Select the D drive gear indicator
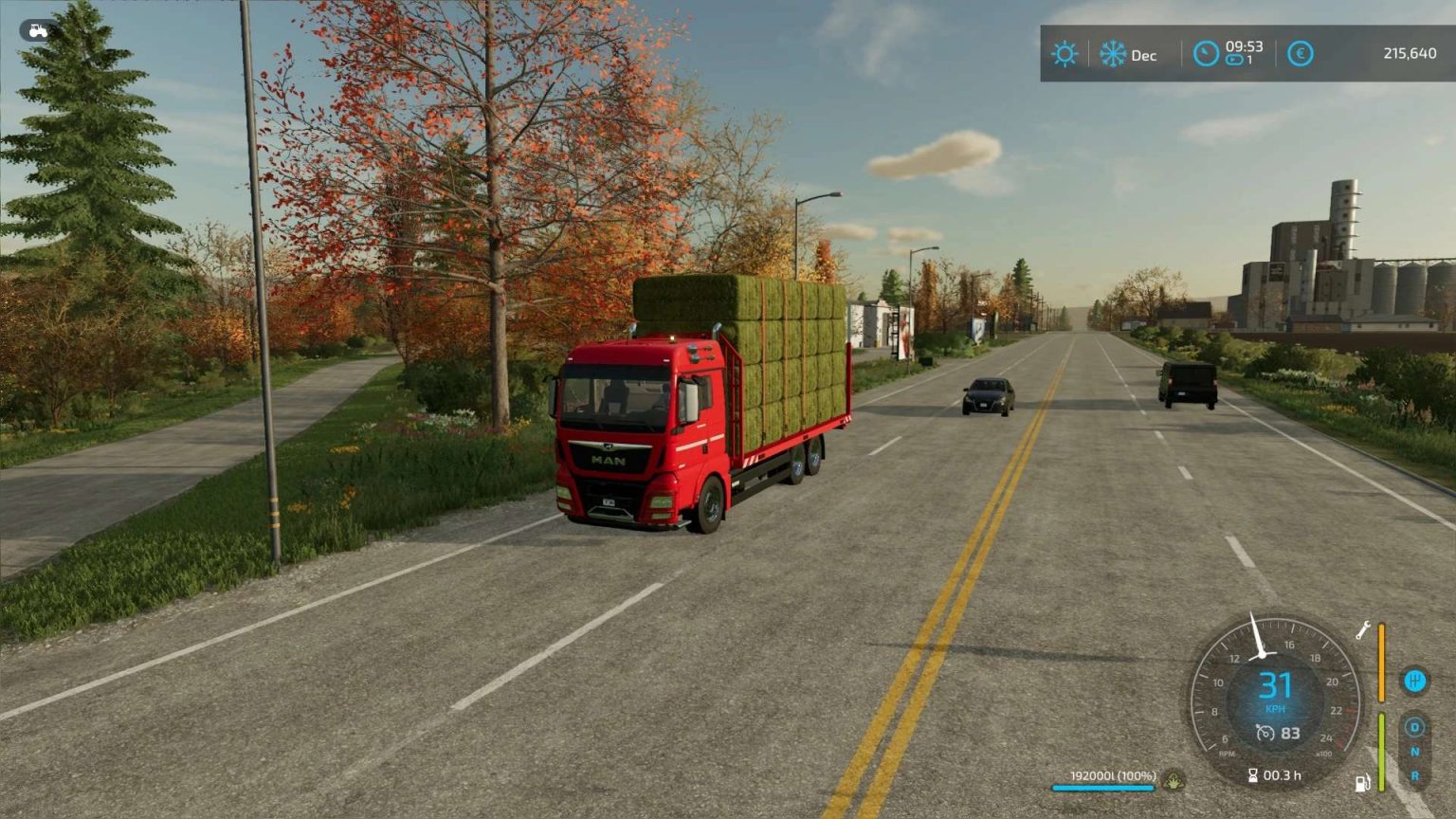 pos(1414,725)
